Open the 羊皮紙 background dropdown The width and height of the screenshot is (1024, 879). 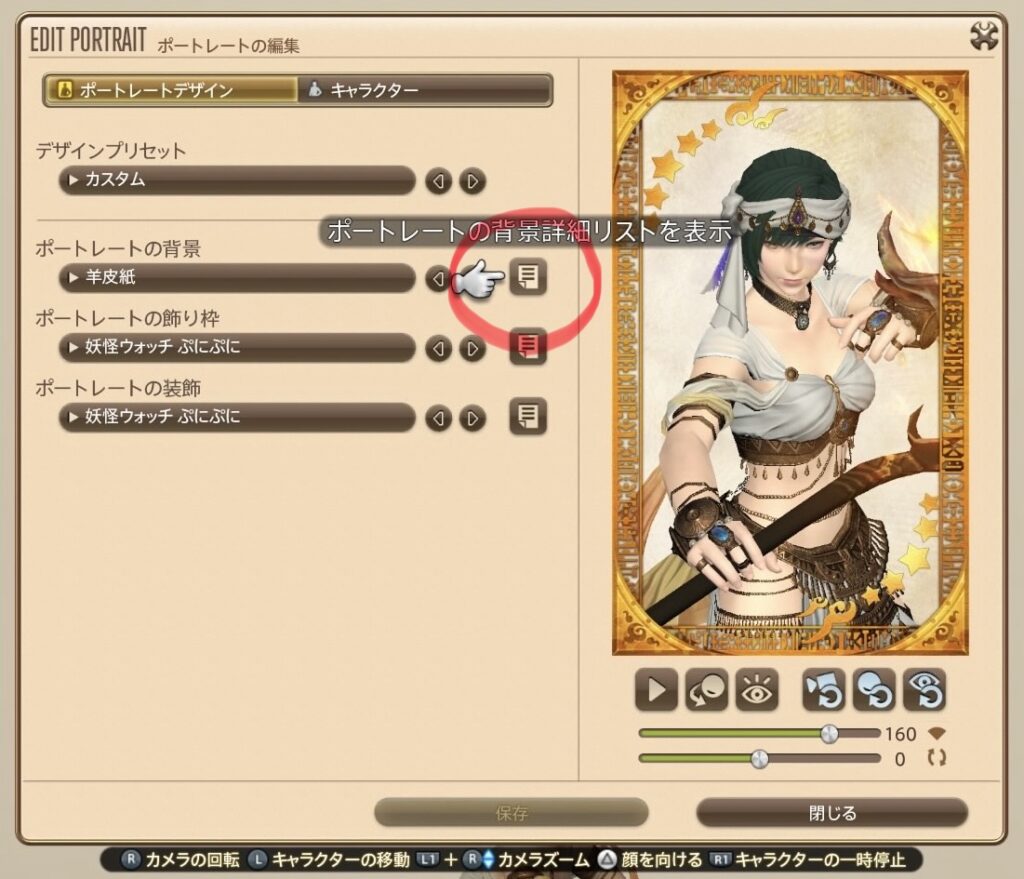point(236,278)
